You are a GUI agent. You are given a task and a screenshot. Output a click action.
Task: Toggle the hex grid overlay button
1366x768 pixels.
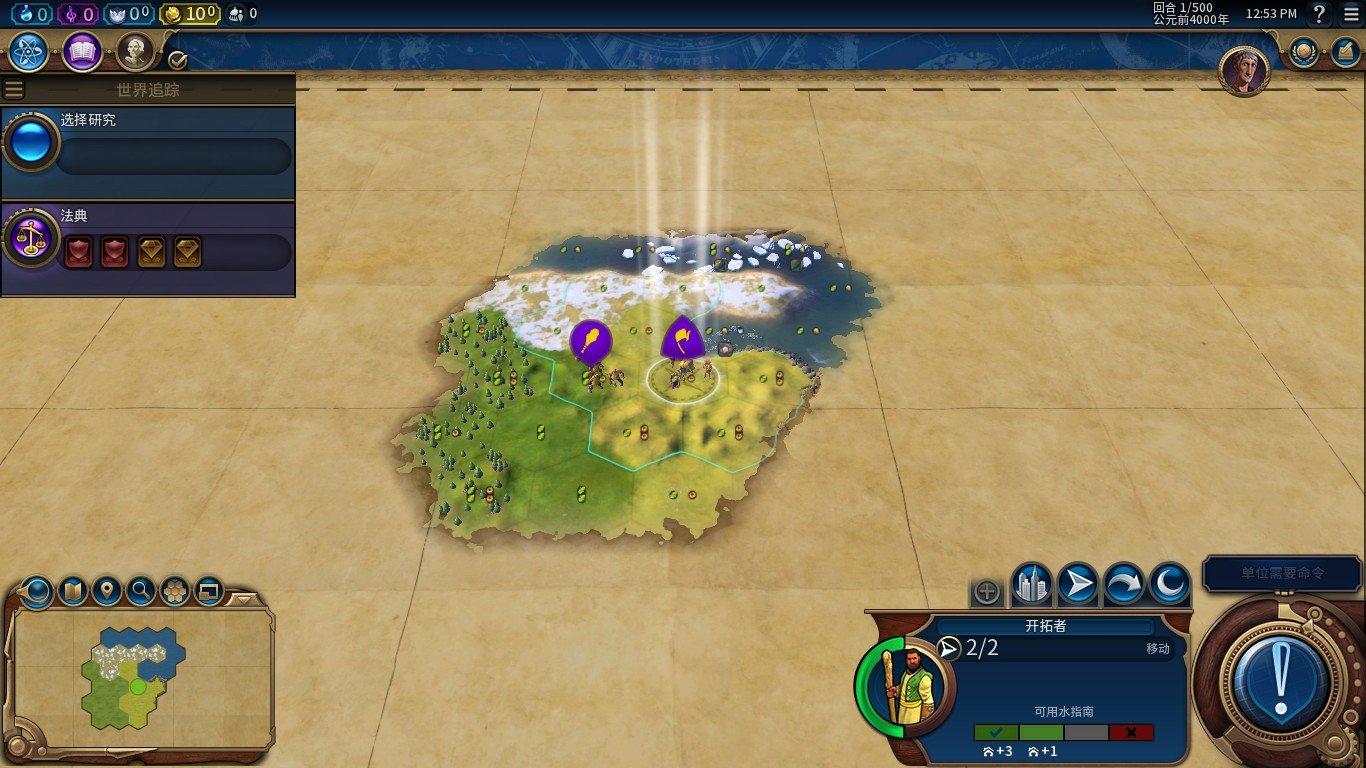(x=175, y=591)
